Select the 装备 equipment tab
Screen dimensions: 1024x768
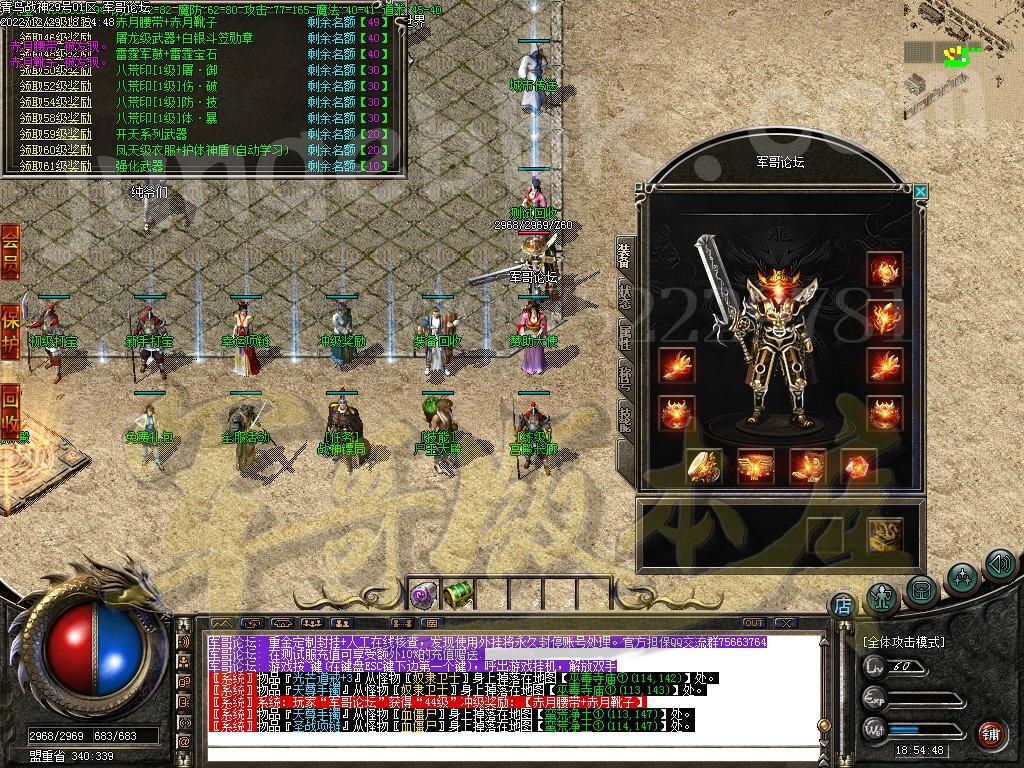point(624,257)
